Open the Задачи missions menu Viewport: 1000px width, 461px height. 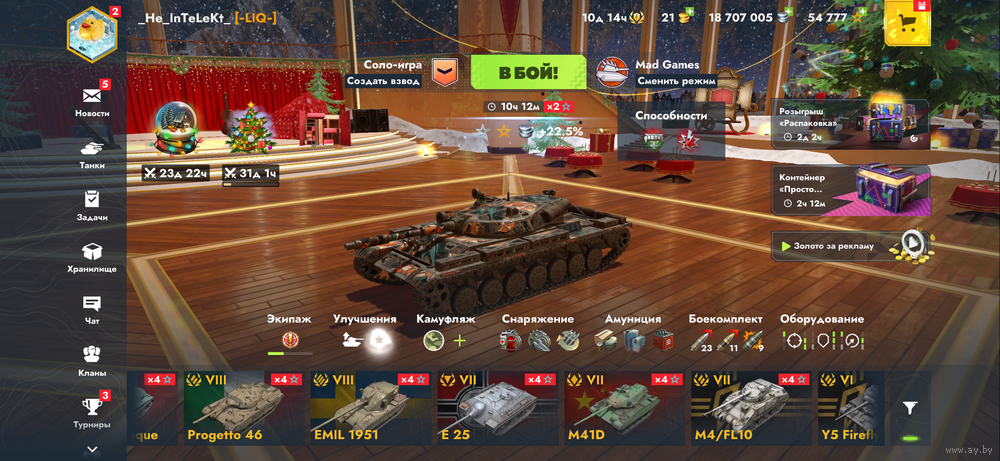(x=92, y=204)
